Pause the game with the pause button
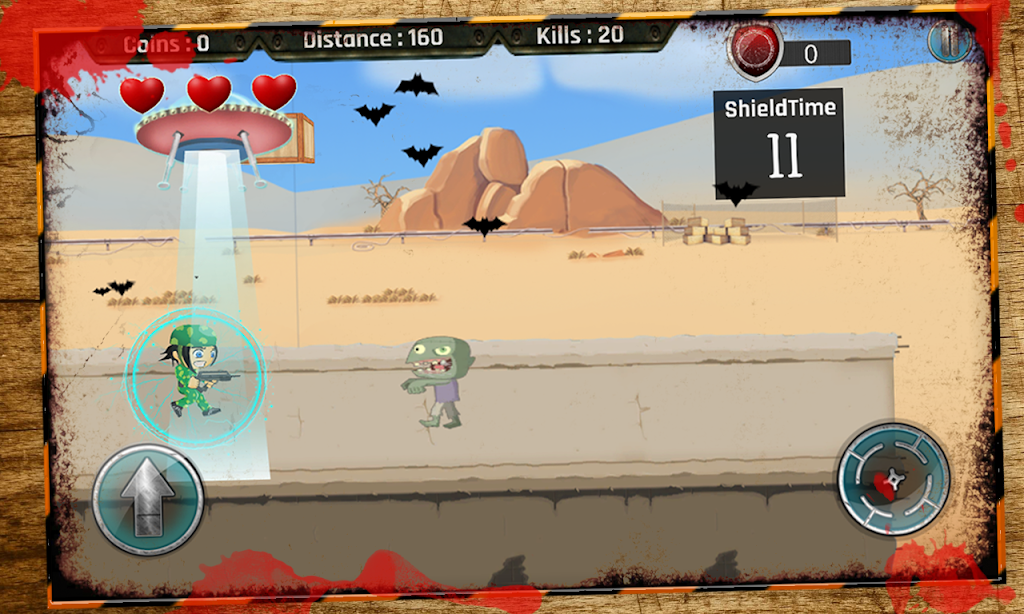Screen dimensions: 1024x614 (948, 42)
